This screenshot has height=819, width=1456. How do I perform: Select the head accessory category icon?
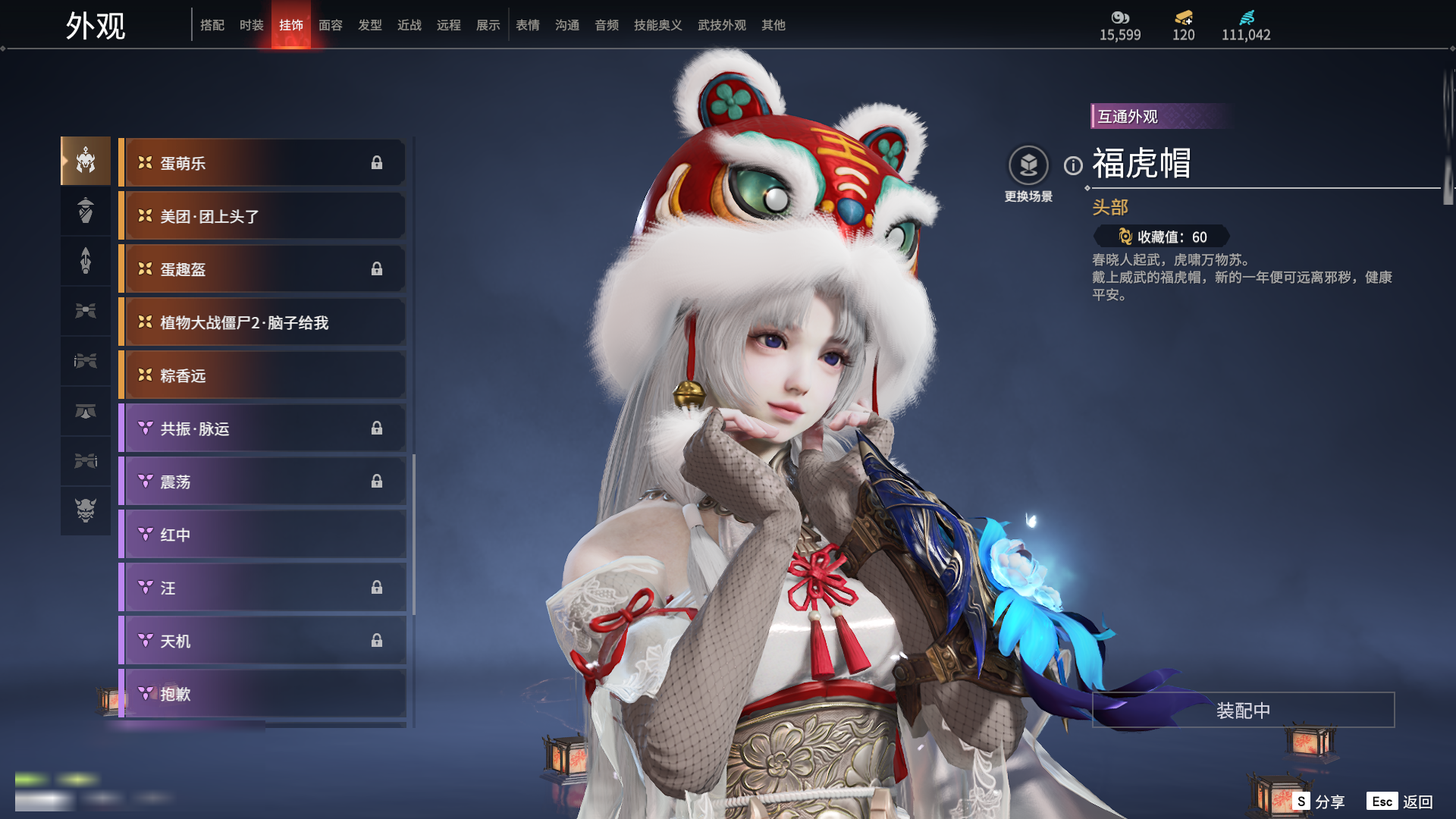(86, 161)
